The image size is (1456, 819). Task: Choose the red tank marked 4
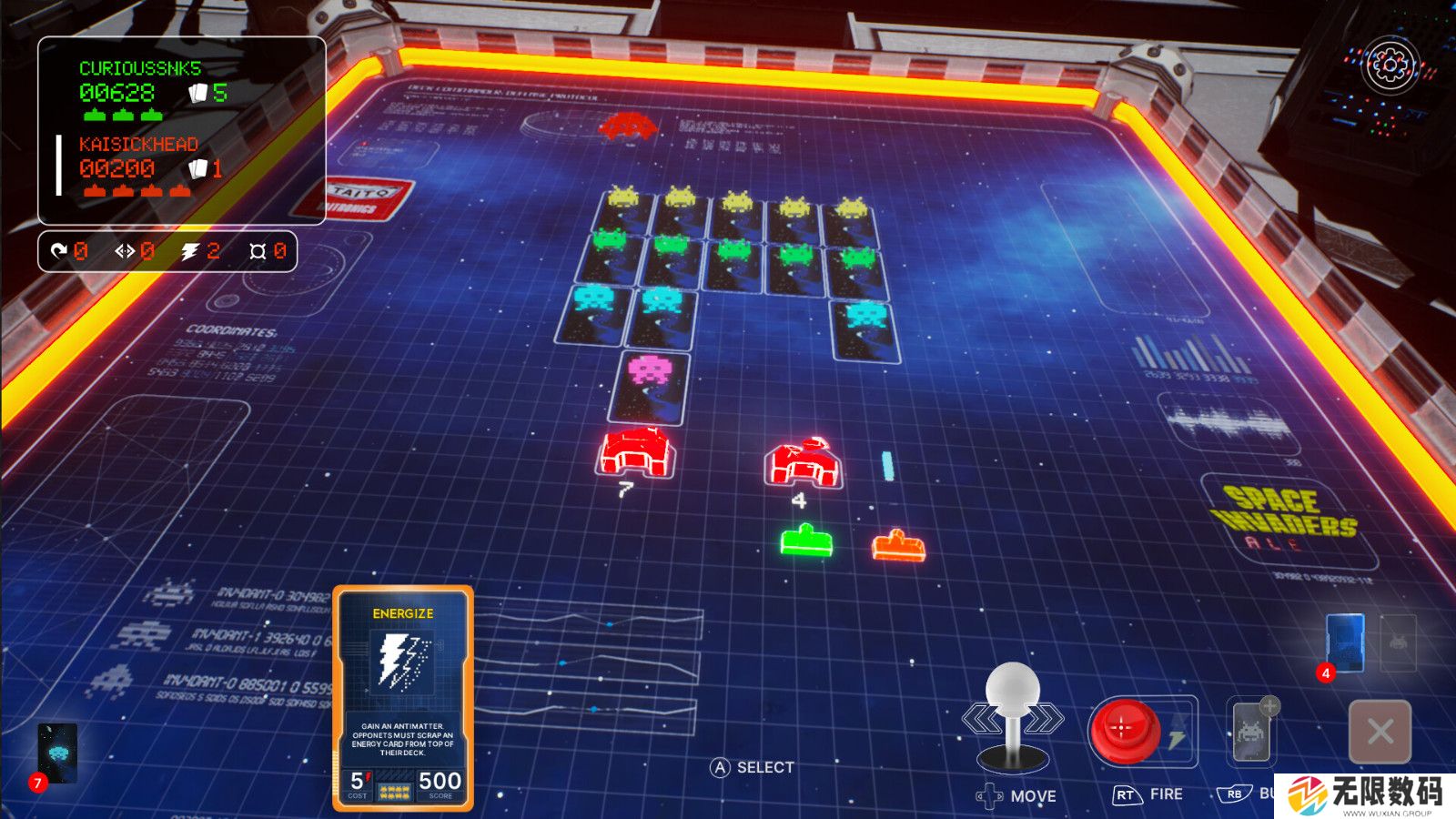tap(803, 461)
